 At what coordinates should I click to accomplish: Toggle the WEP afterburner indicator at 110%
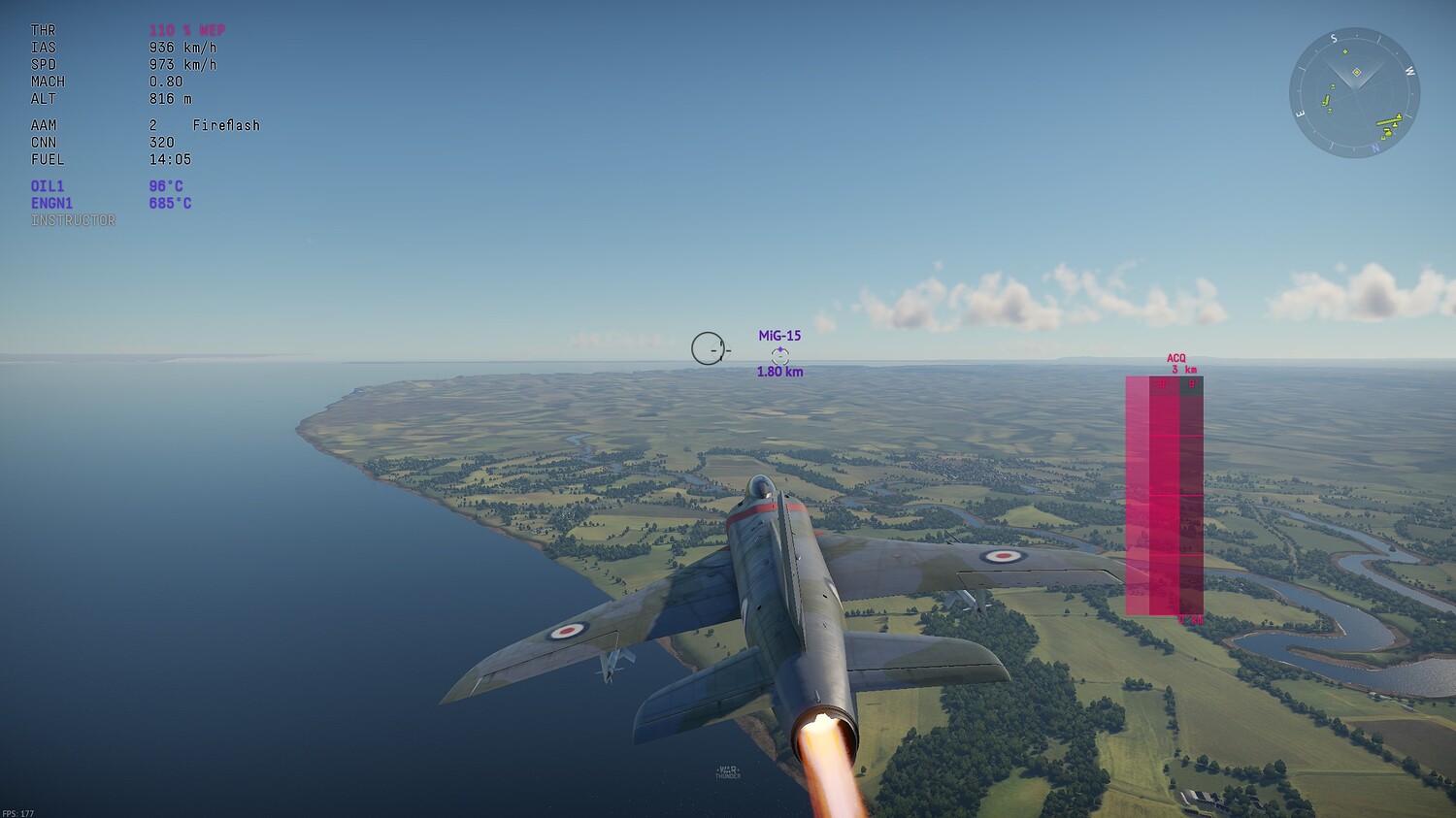(x=184, y=29)
